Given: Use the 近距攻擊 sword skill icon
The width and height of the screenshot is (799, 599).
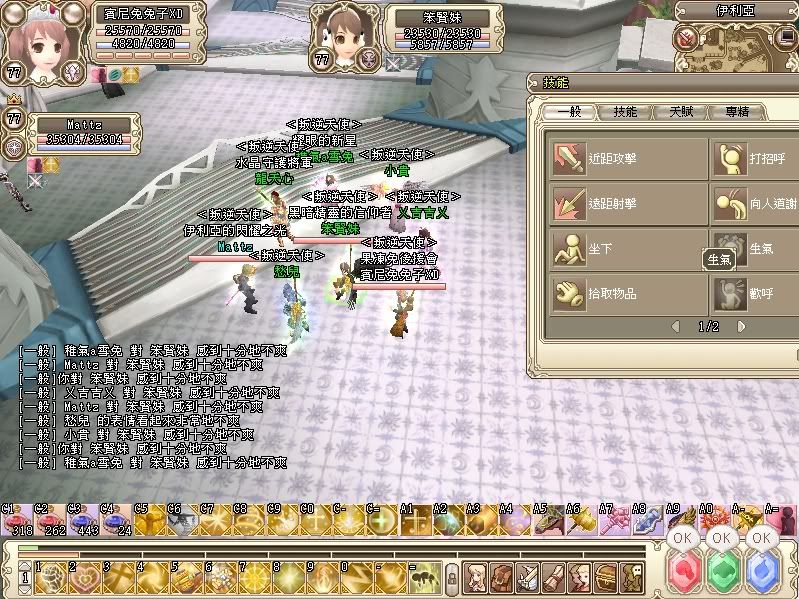Looking at the screenshot, I should pyautogui.click(x=569, y=157).
